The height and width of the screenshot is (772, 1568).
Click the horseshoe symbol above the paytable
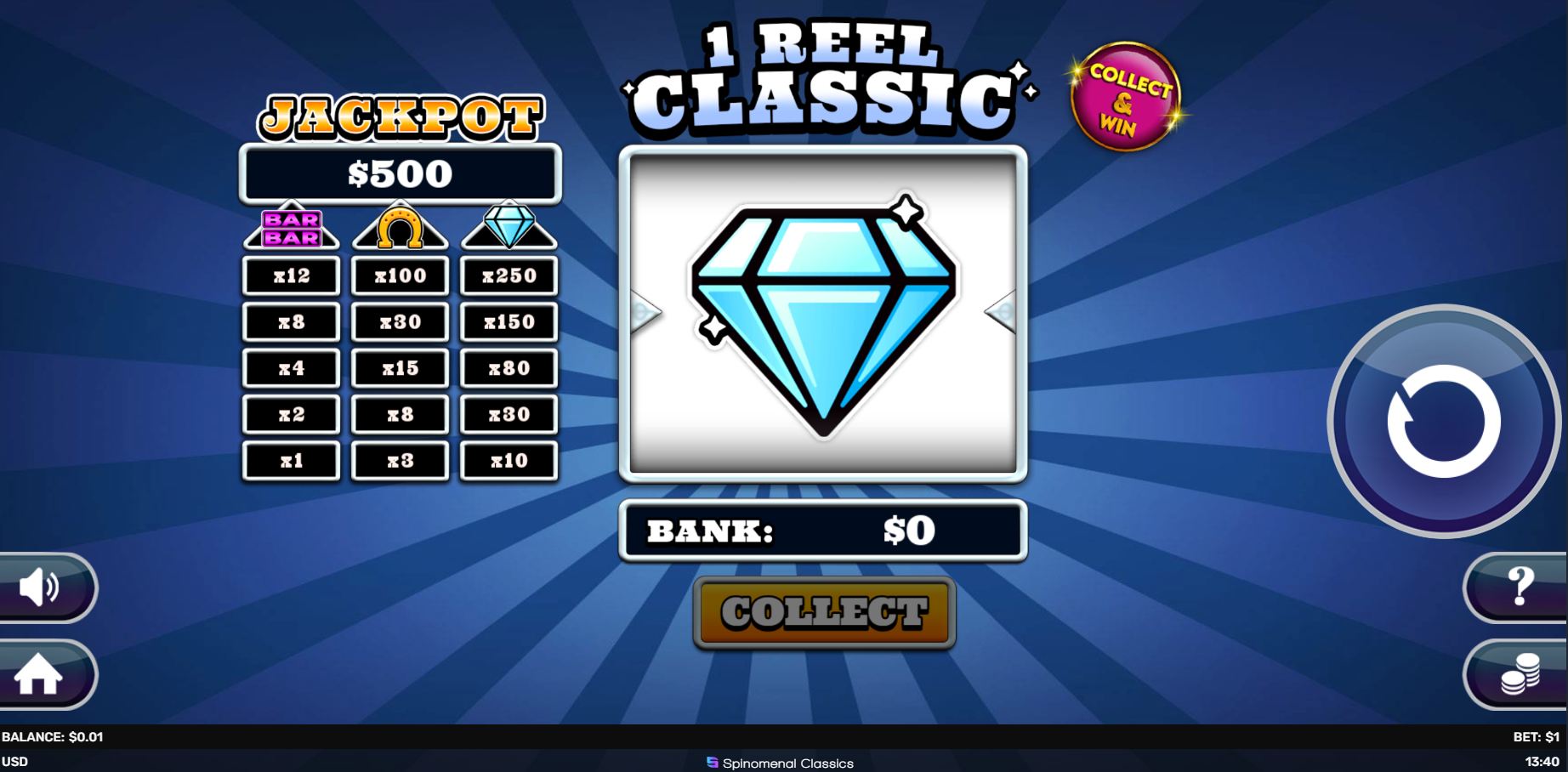click(x=400, y=227)
